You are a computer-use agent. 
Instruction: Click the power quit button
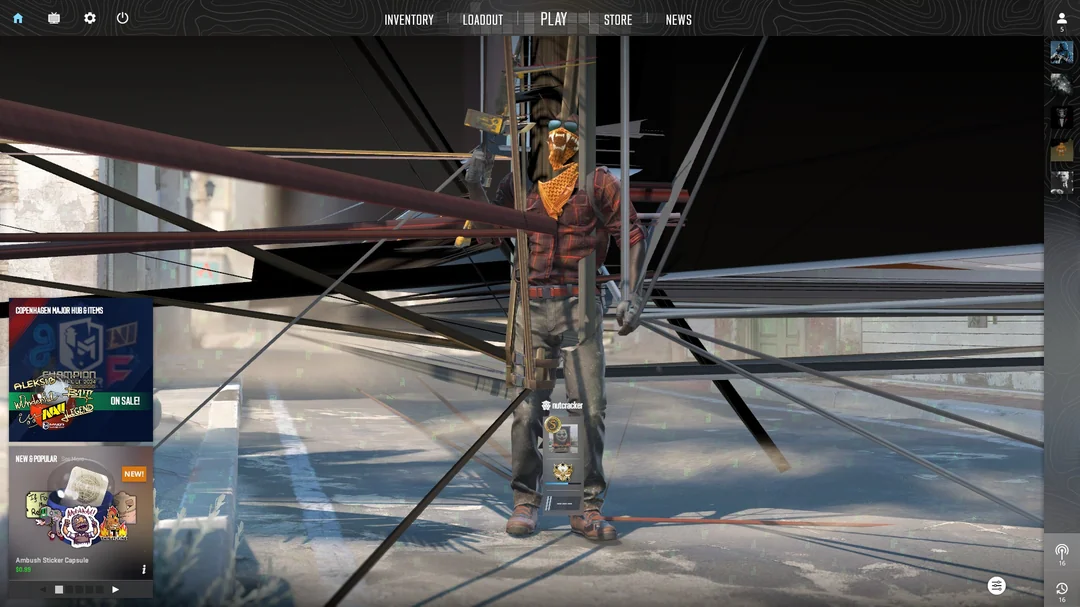click(122, 18)
